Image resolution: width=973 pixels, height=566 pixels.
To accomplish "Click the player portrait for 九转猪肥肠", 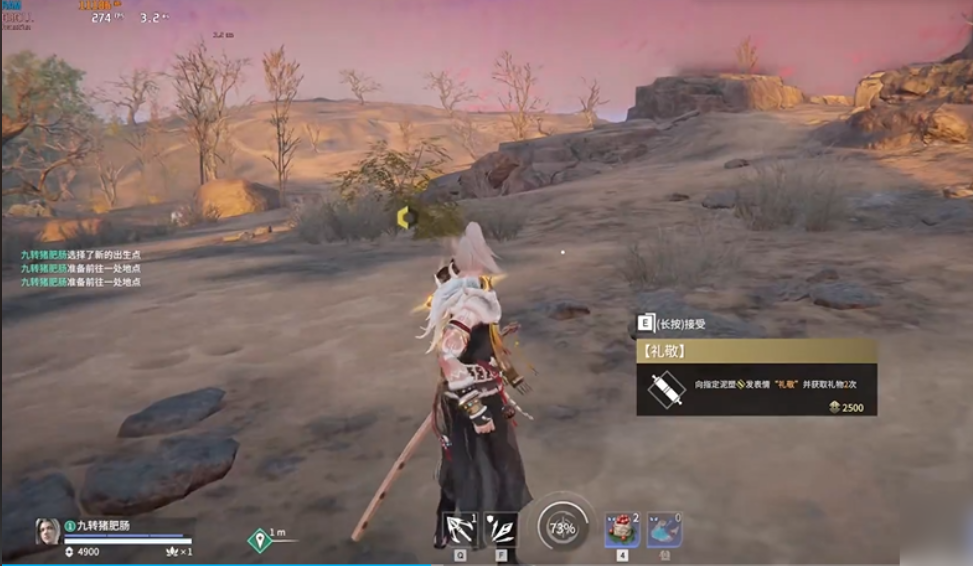I will [48, 531].
